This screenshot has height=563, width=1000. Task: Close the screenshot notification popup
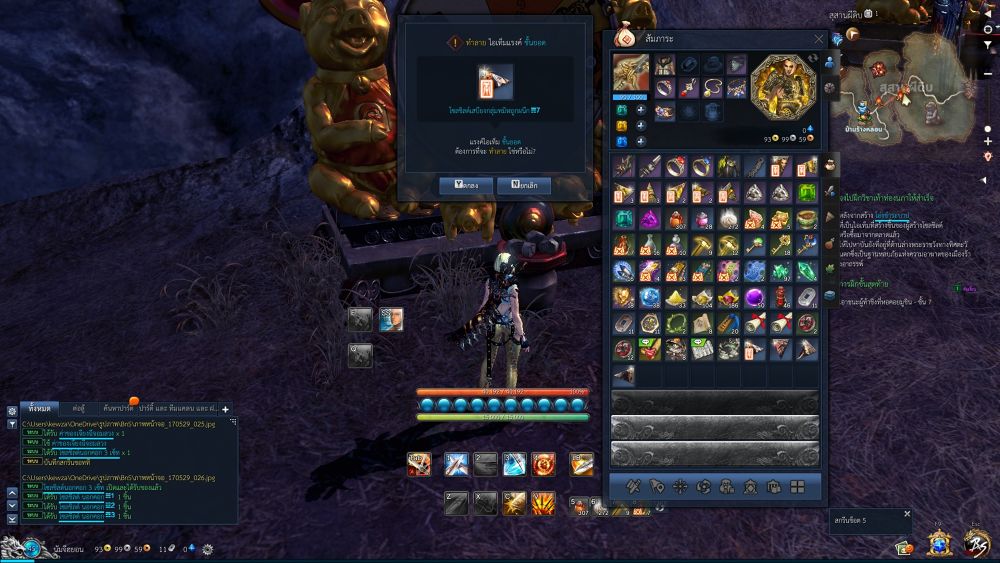click(x=907, y=514)
